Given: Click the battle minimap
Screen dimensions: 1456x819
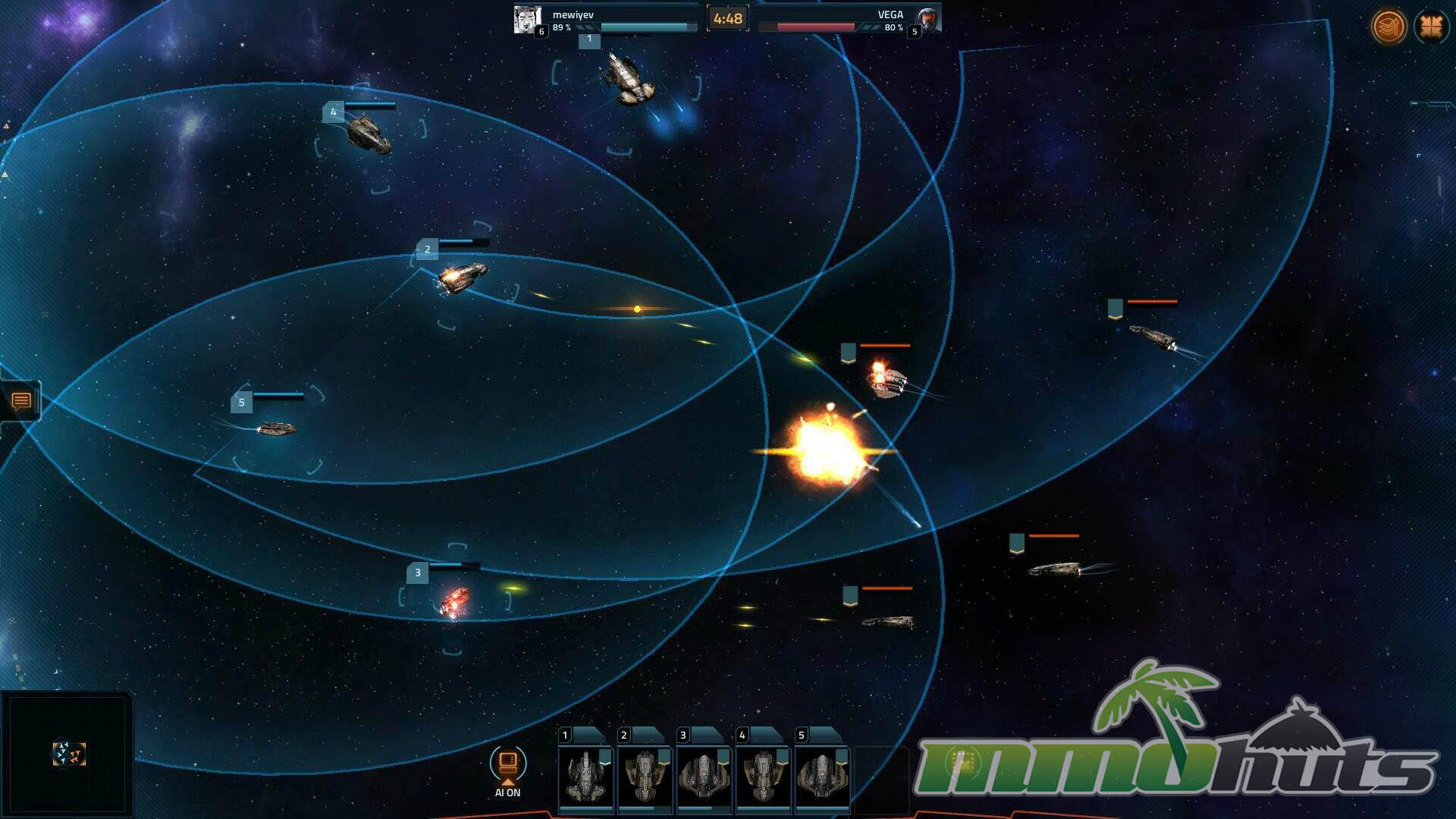Looking at the screenshot, I should (x=67, y=753).
